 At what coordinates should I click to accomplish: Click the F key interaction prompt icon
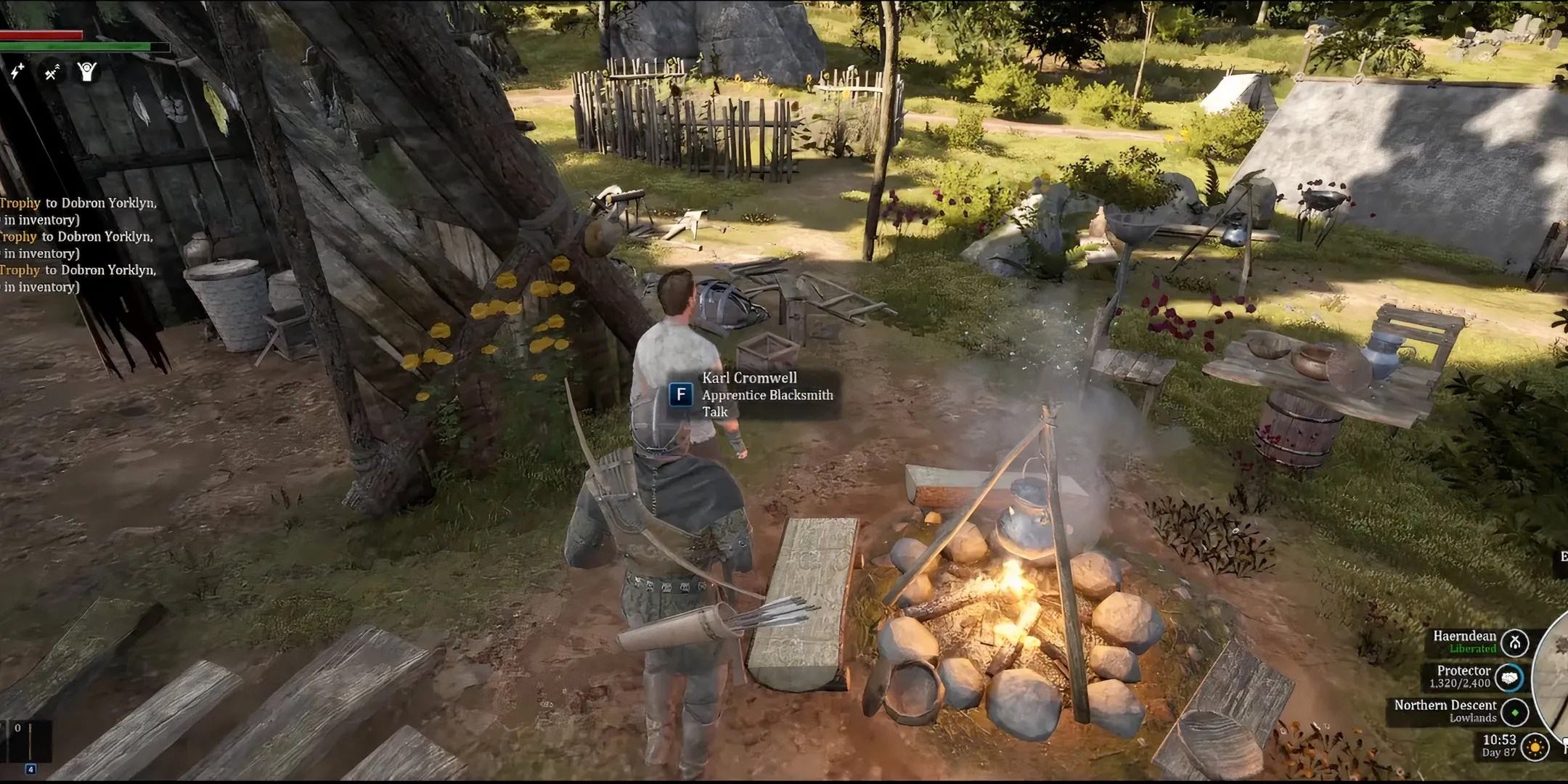(x=681, y=395)
